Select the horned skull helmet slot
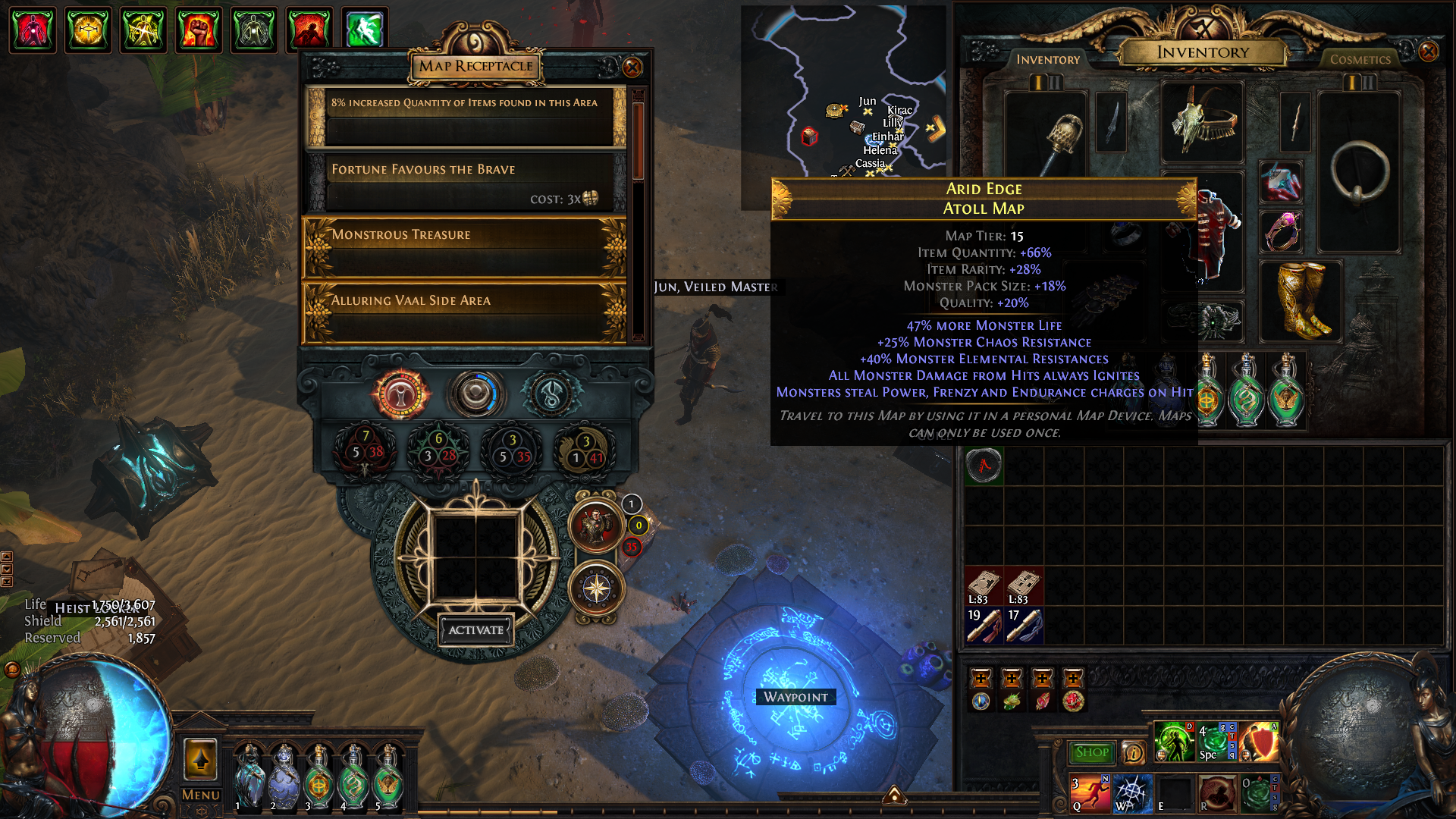1456x819 pixels. pos(1202,123)
